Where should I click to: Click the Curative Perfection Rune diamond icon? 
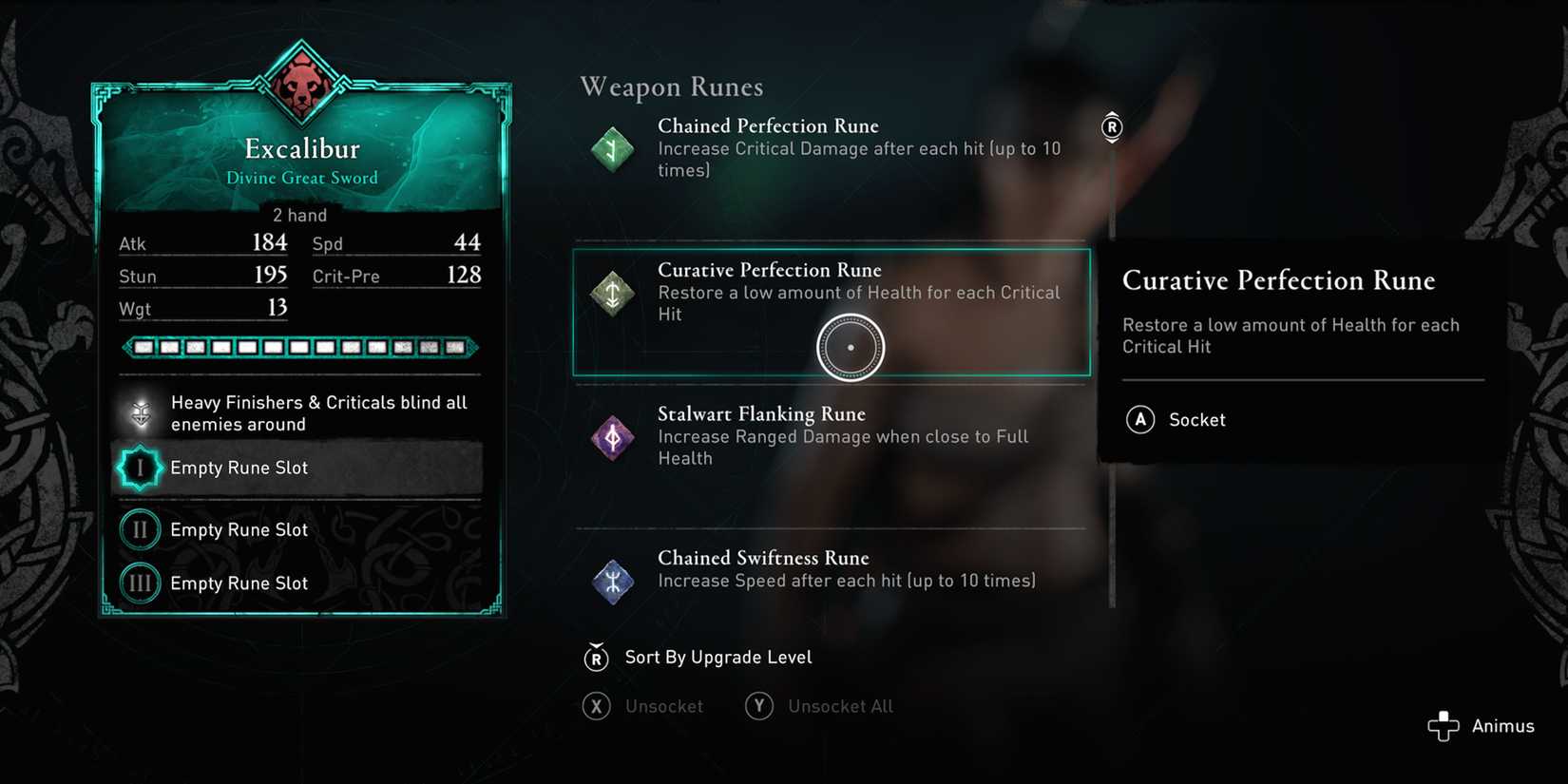(612, 294)
